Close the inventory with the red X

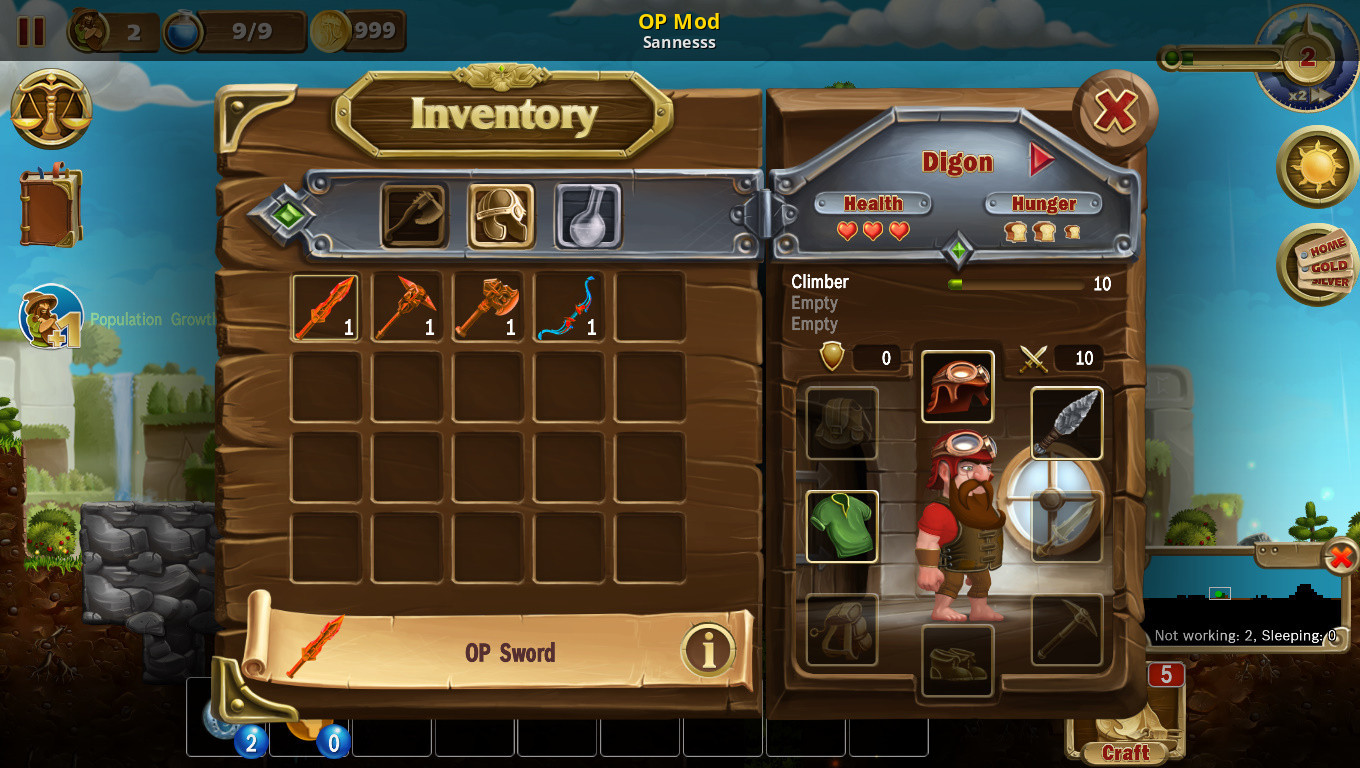tap(1115, 110)
